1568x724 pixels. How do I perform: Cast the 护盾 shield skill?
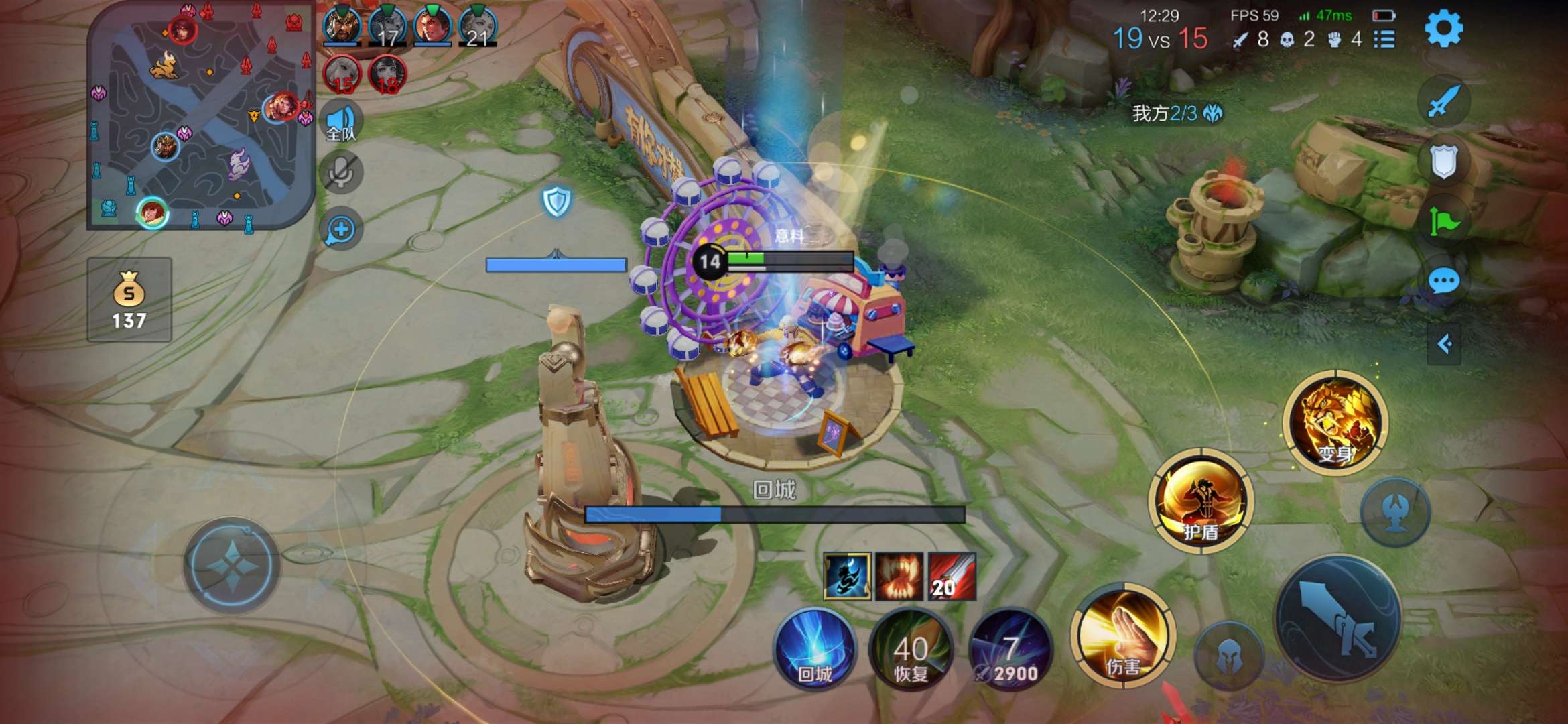click(x=1200, y=501)
